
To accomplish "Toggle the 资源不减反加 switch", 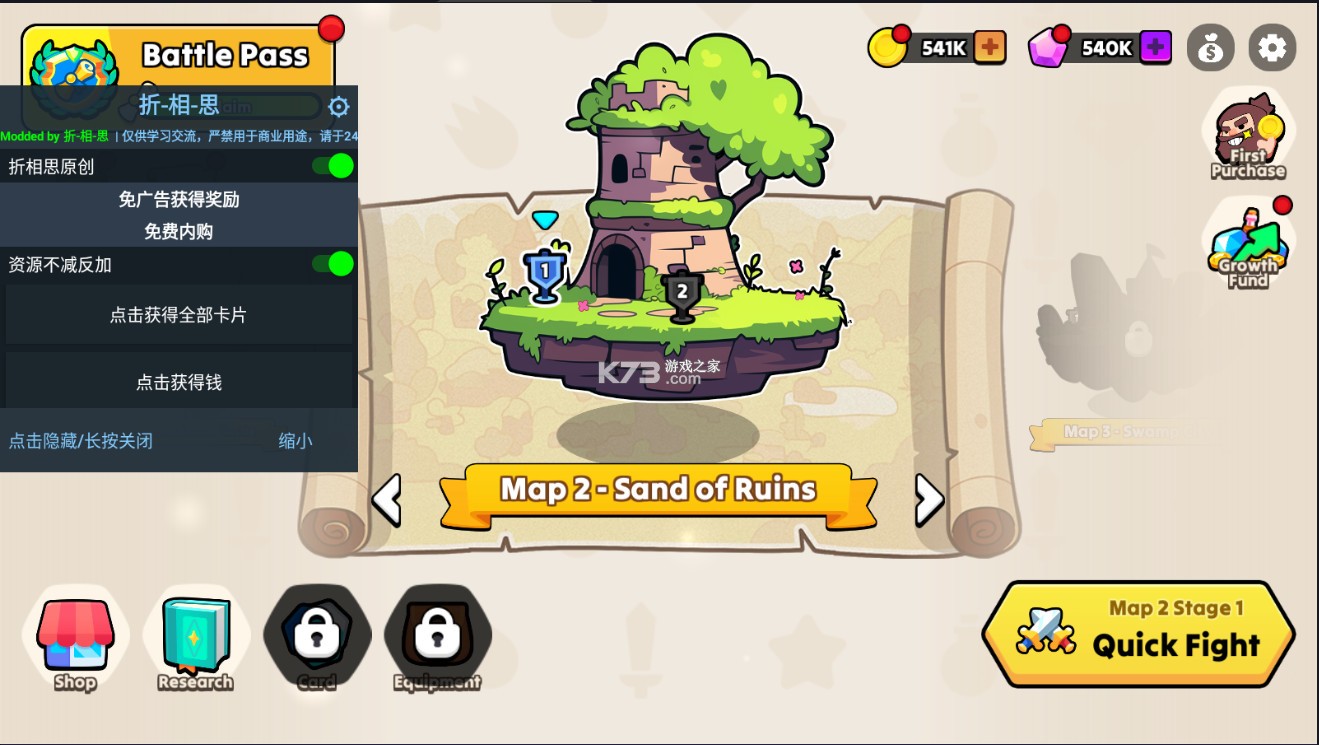I will [x=333, y=264].
